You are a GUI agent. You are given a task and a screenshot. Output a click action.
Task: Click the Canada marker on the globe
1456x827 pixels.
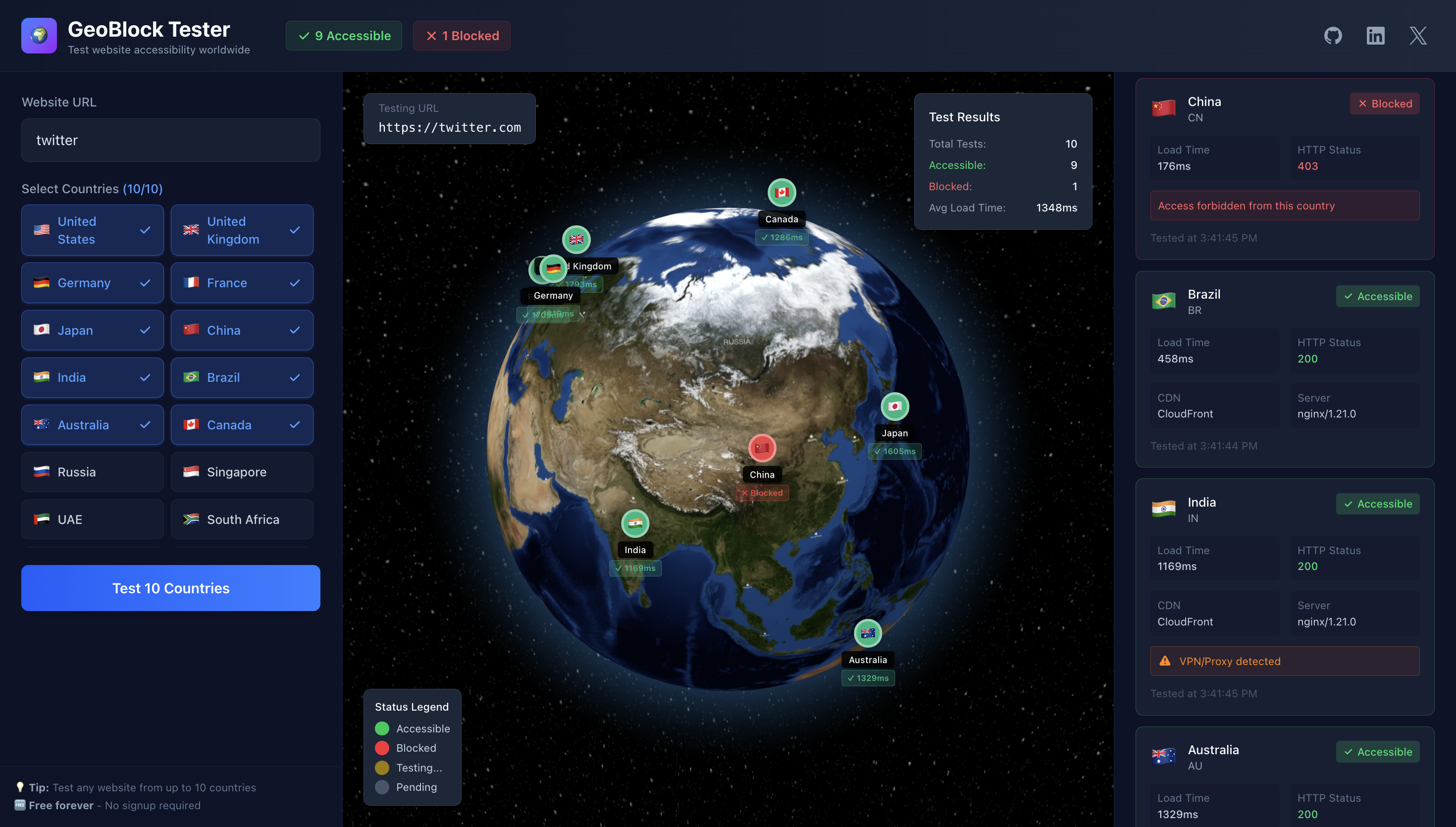click(x=781, y=192)
